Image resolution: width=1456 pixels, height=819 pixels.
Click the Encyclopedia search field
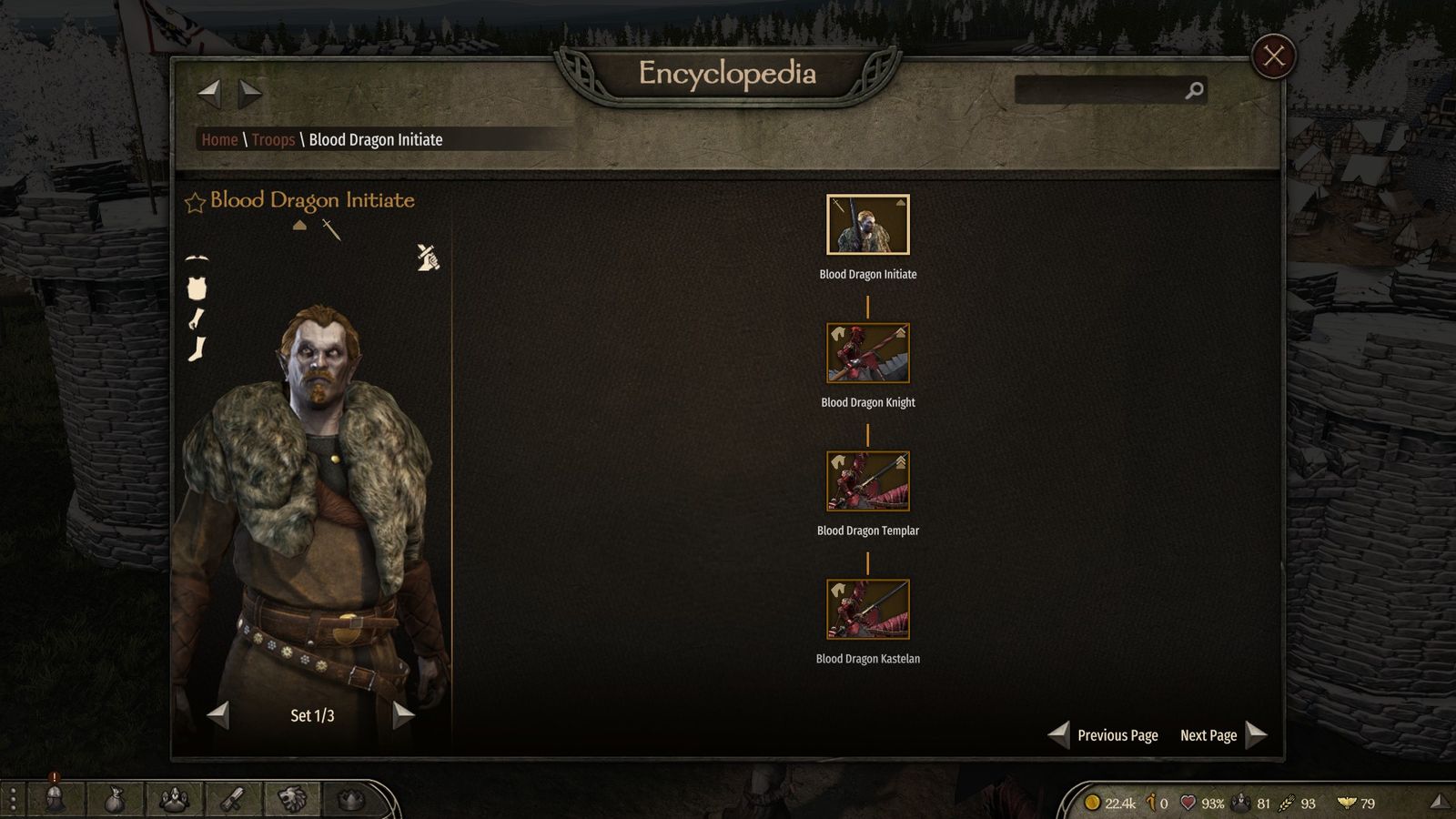[1099, 90]
